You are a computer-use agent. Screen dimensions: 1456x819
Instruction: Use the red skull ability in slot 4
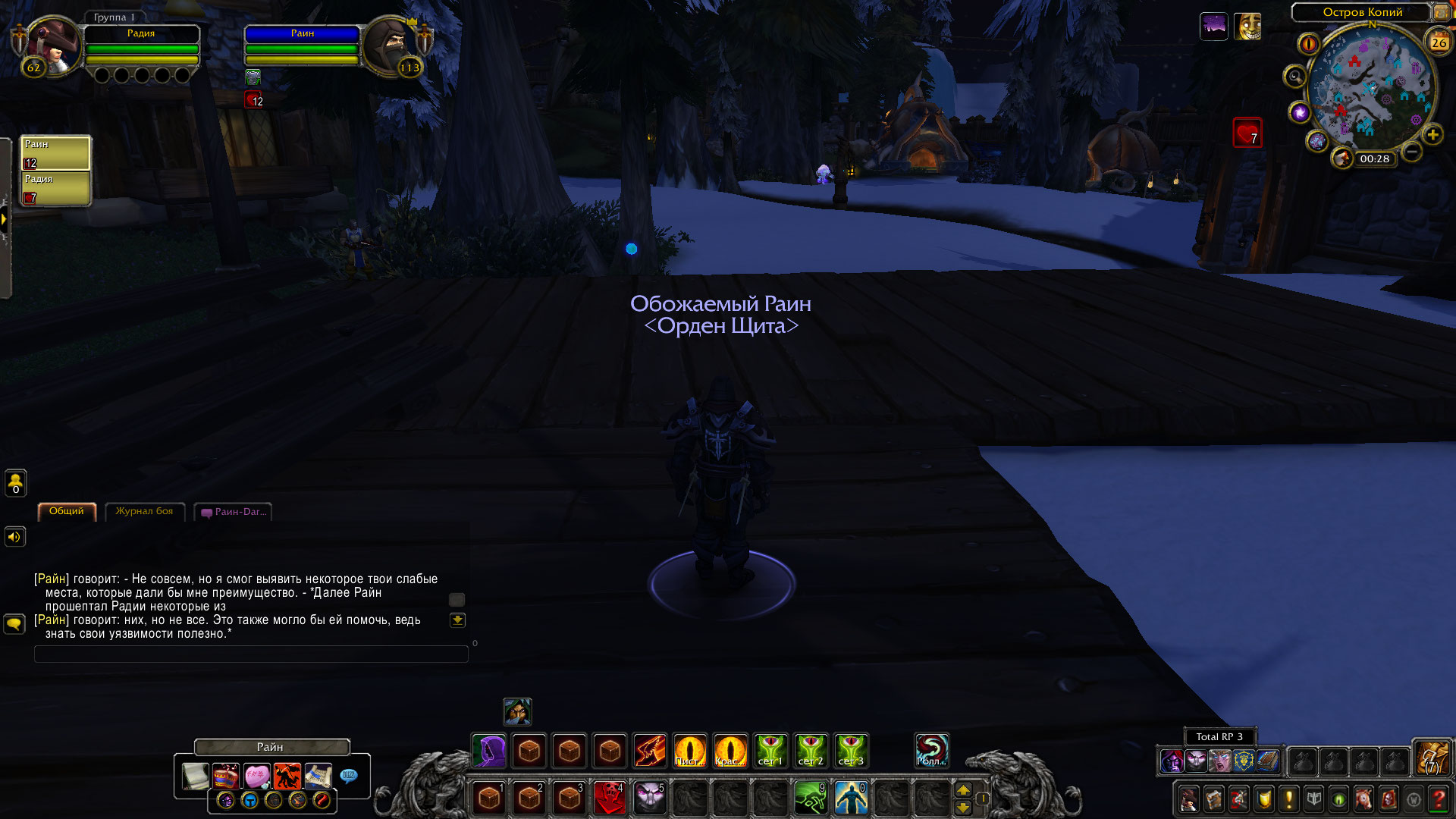coord(609,798)
